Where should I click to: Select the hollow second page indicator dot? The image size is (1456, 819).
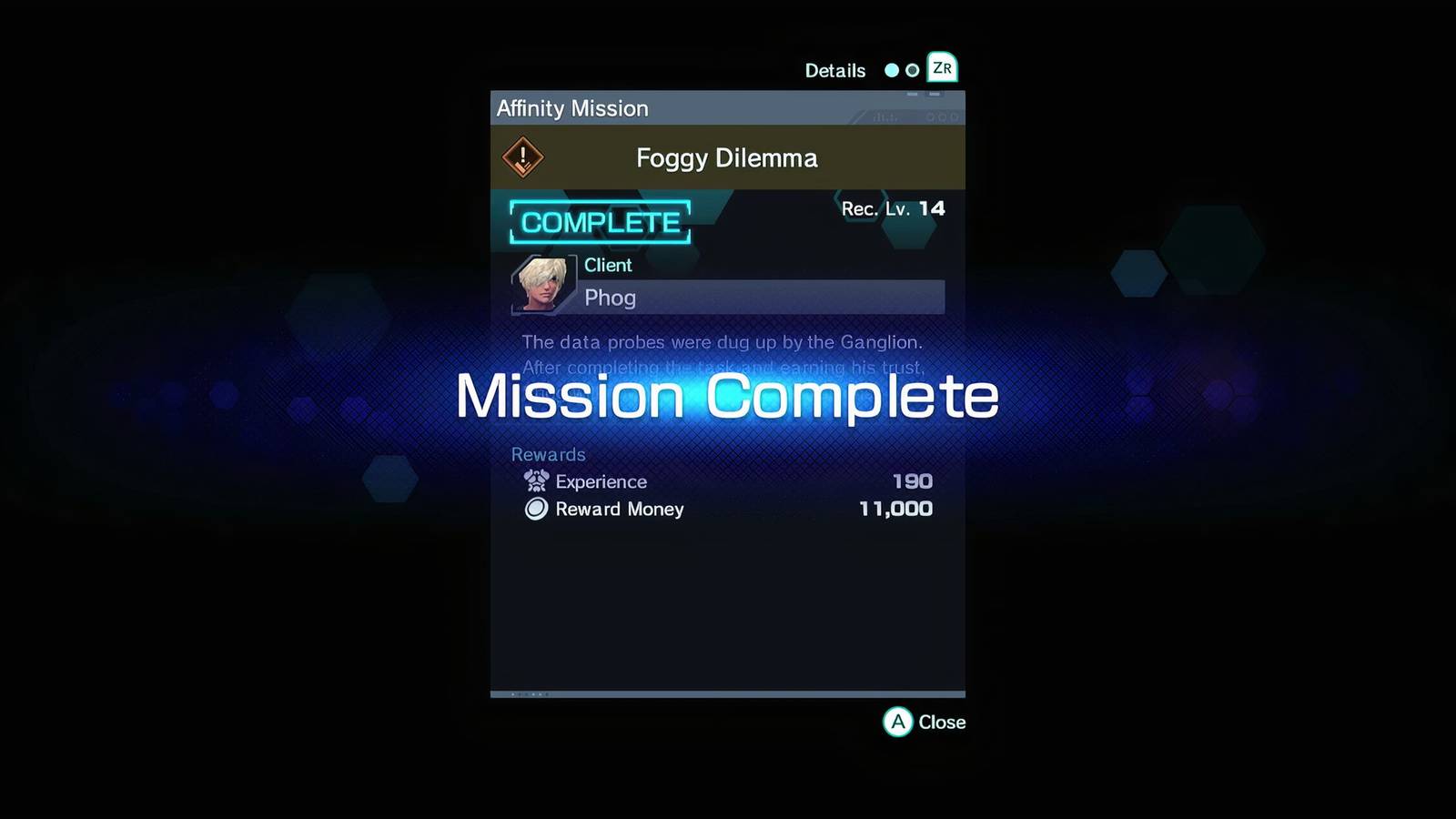point(914,69)
